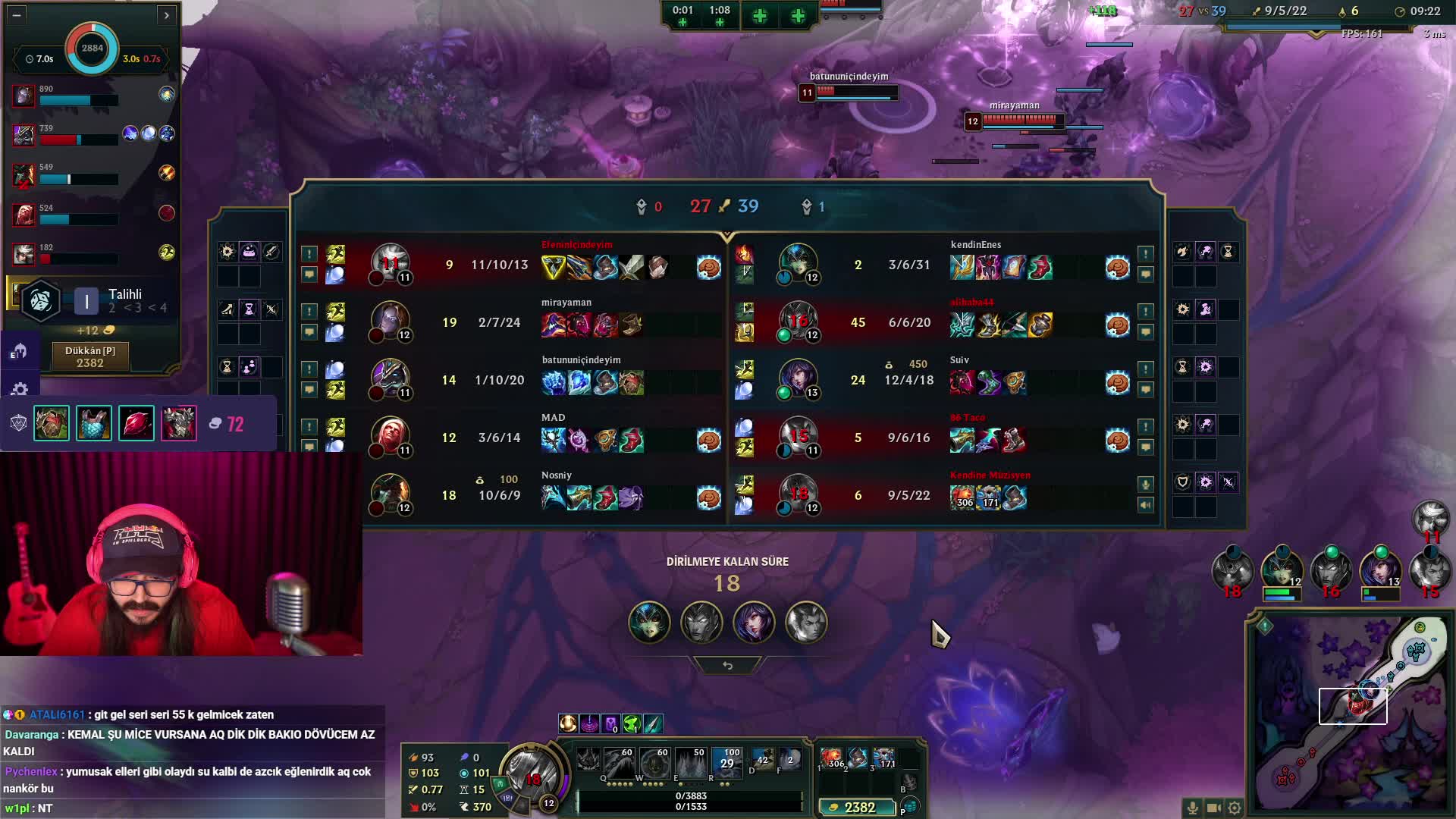Open the Dükkân shop button
Image resolution: width=1456 pixels, height=819 pixels.
click(x=90, y=356)
